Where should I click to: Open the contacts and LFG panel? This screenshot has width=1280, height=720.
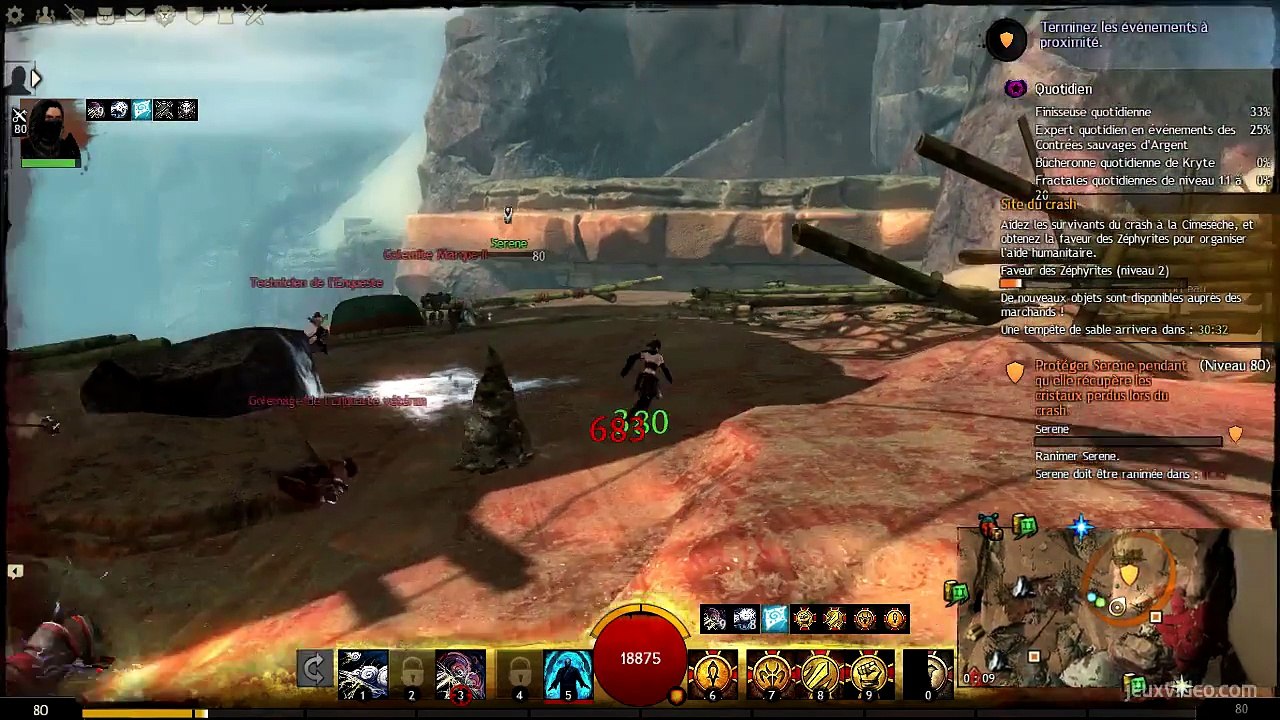(45, 15)
